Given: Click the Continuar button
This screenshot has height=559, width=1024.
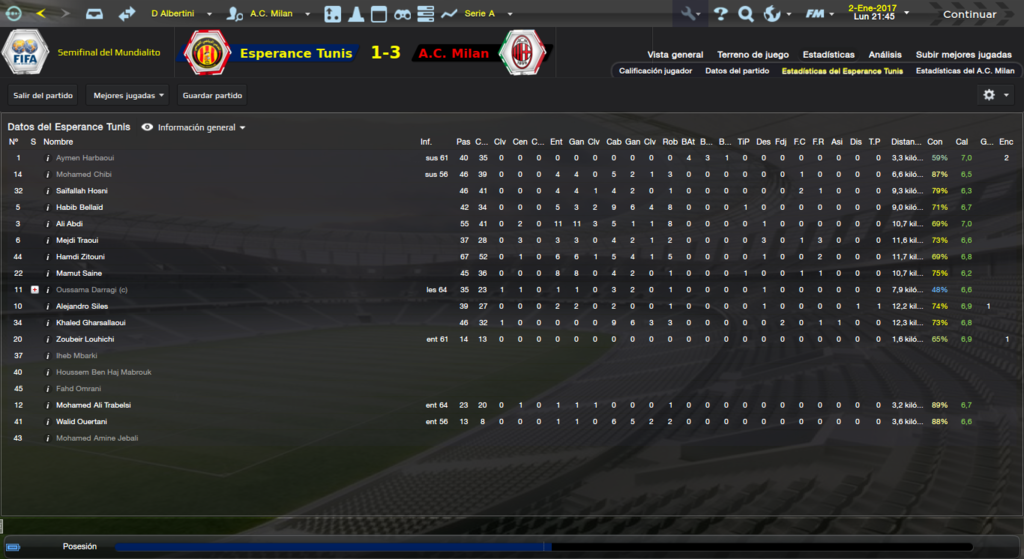Looking at the screenshot, I should click(968, 14).
